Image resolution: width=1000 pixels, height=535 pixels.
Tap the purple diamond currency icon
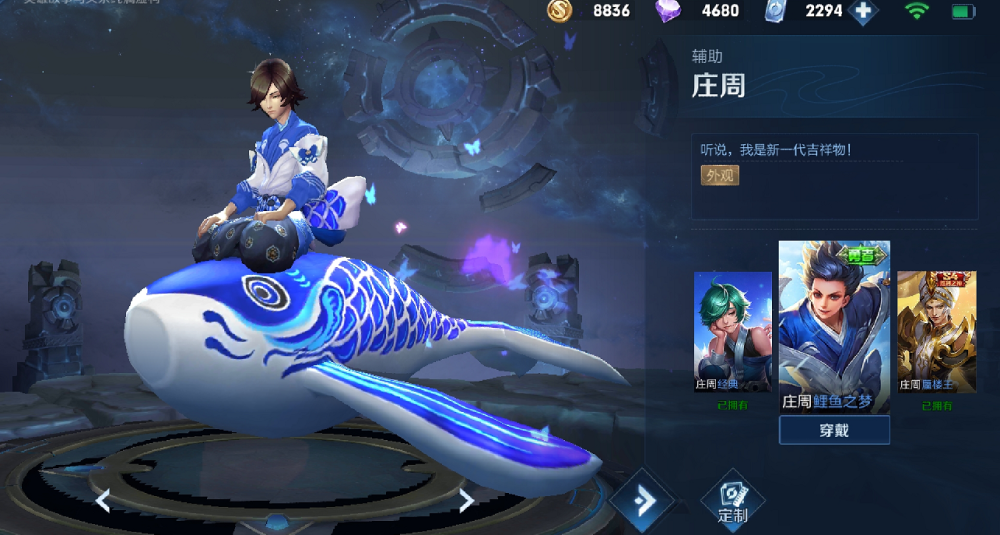click(x=668, y=11)
